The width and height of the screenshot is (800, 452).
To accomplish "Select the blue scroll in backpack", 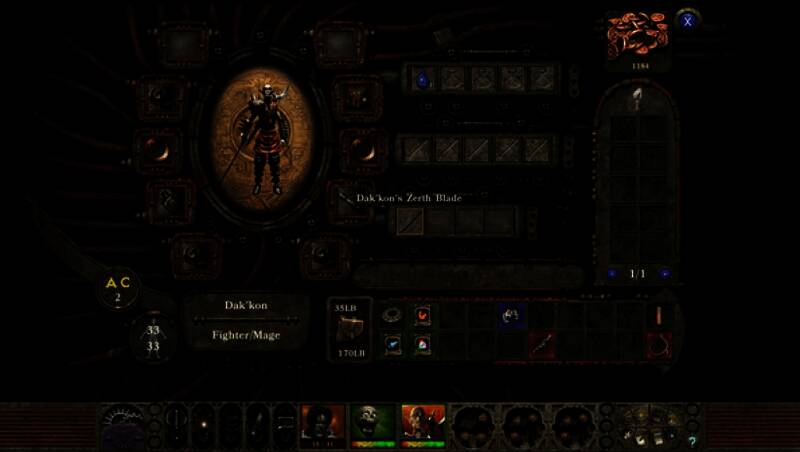I will point(393,343).
